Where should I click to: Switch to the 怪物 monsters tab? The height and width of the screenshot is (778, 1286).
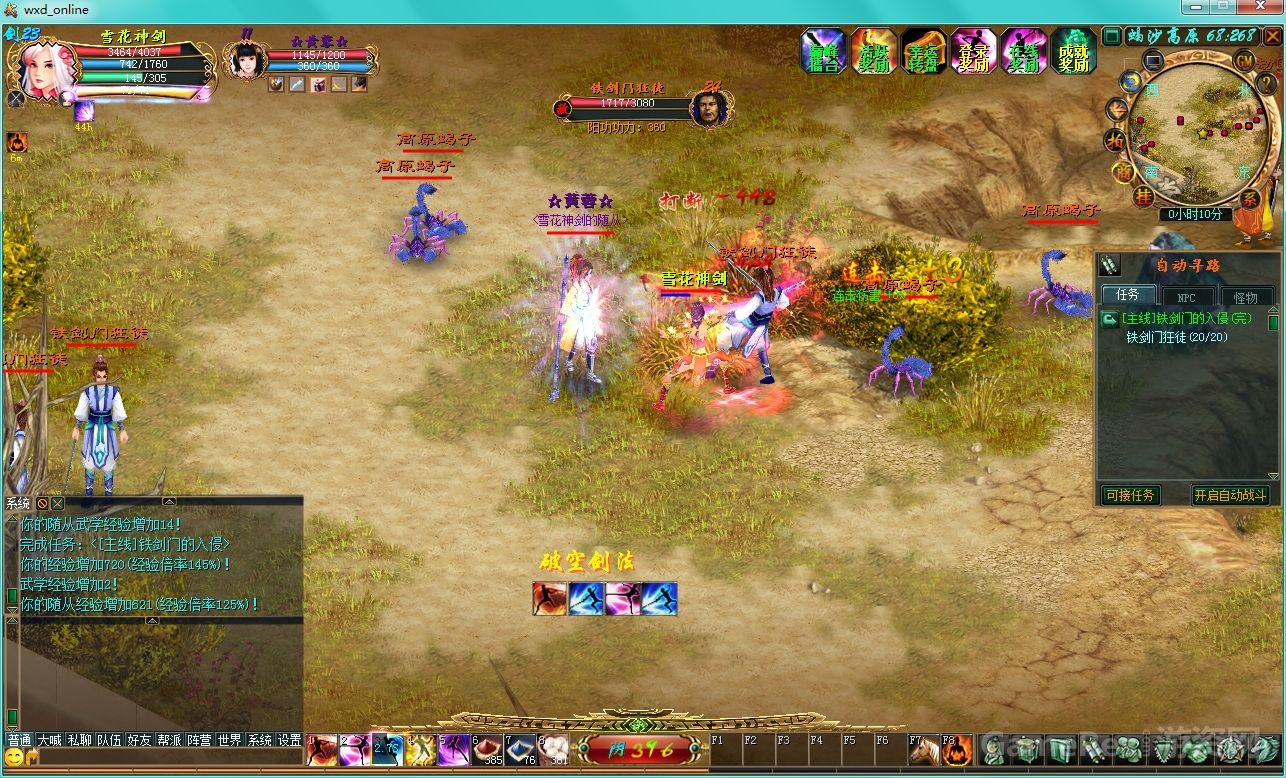1245,297
